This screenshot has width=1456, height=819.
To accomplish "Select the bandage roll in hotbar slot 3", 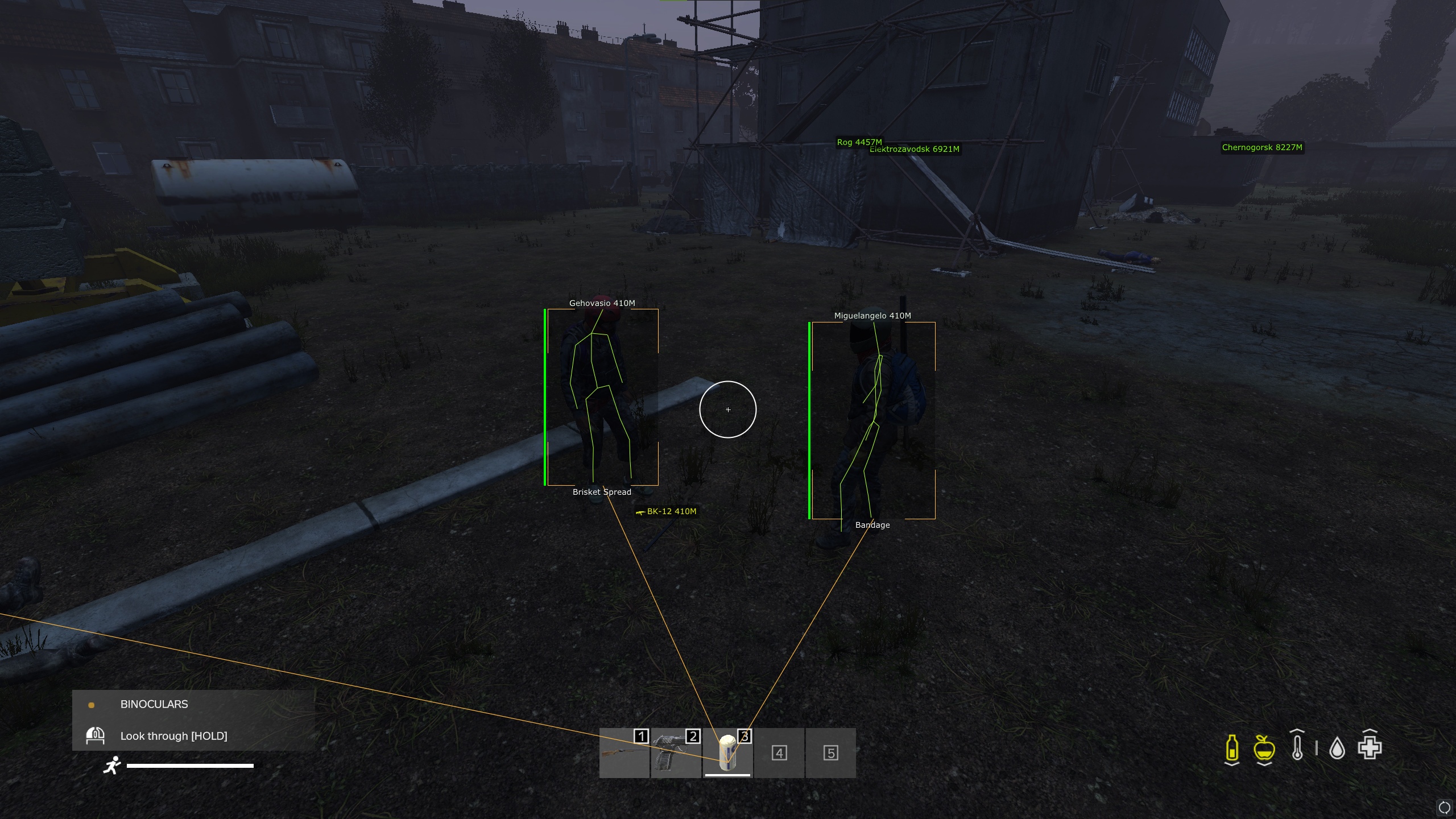I will (x=728, y=752).
